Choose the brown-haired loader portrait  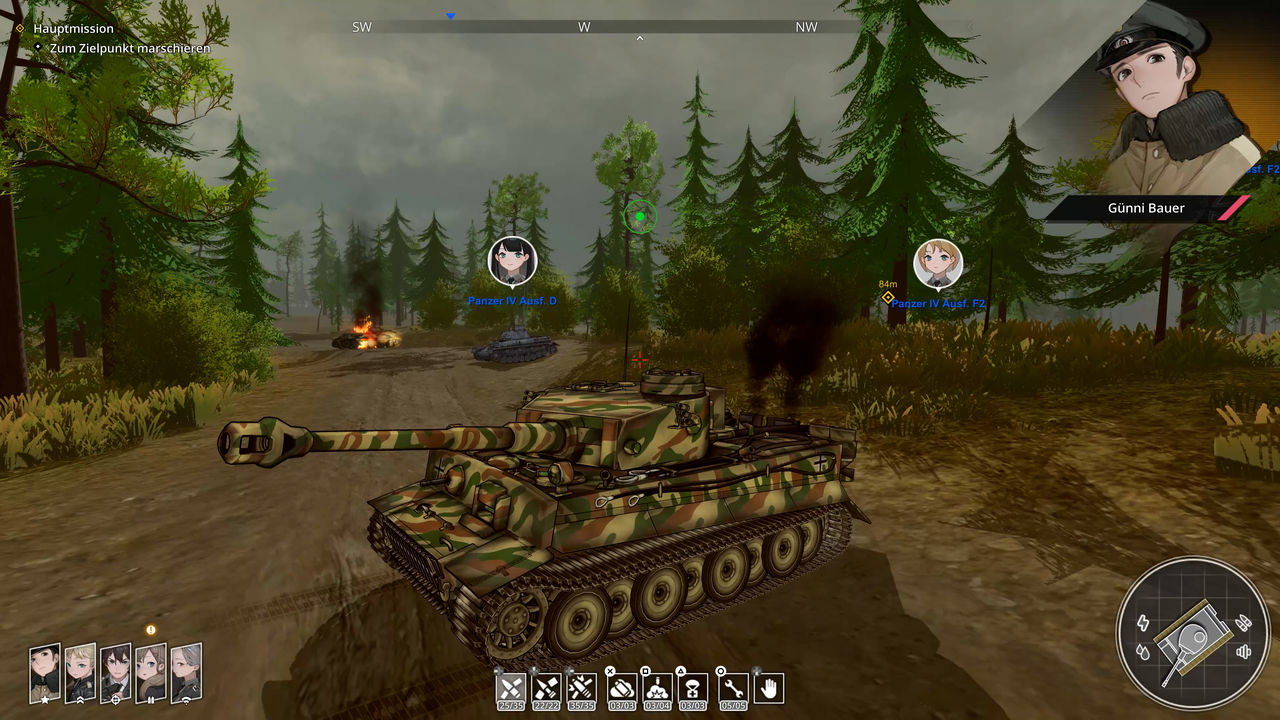coord(150,673)
